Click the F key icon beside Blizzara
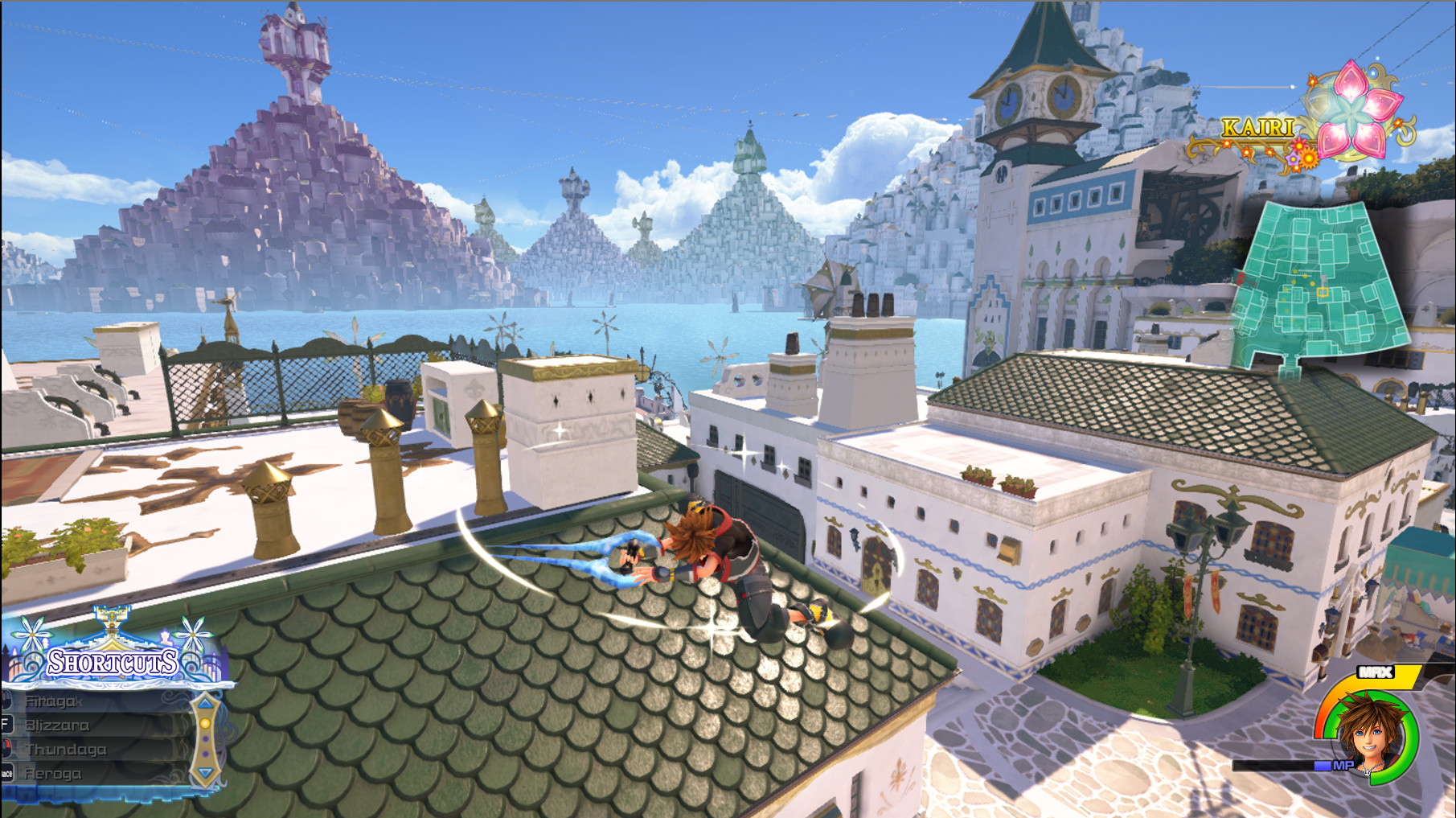The height and width of the screenshot is (818, 1456). [x=6, y=726]
